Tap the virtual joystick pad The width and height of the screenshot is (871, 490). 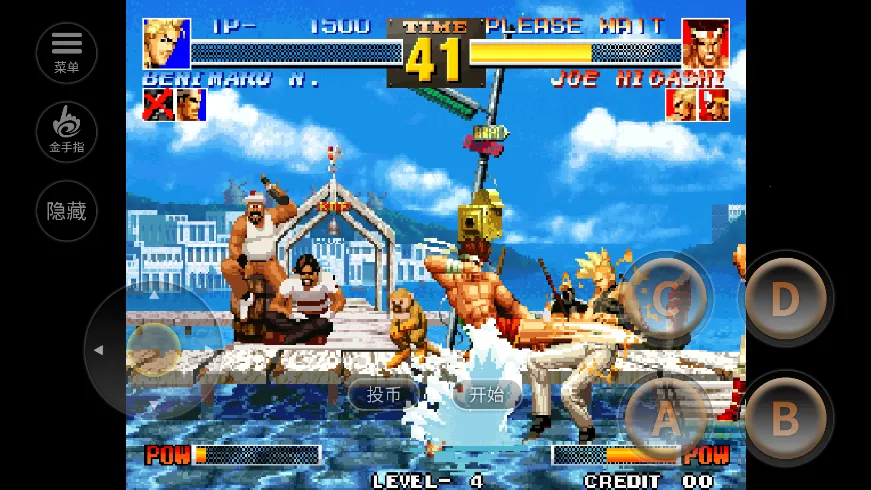click(x=153, y=350)
